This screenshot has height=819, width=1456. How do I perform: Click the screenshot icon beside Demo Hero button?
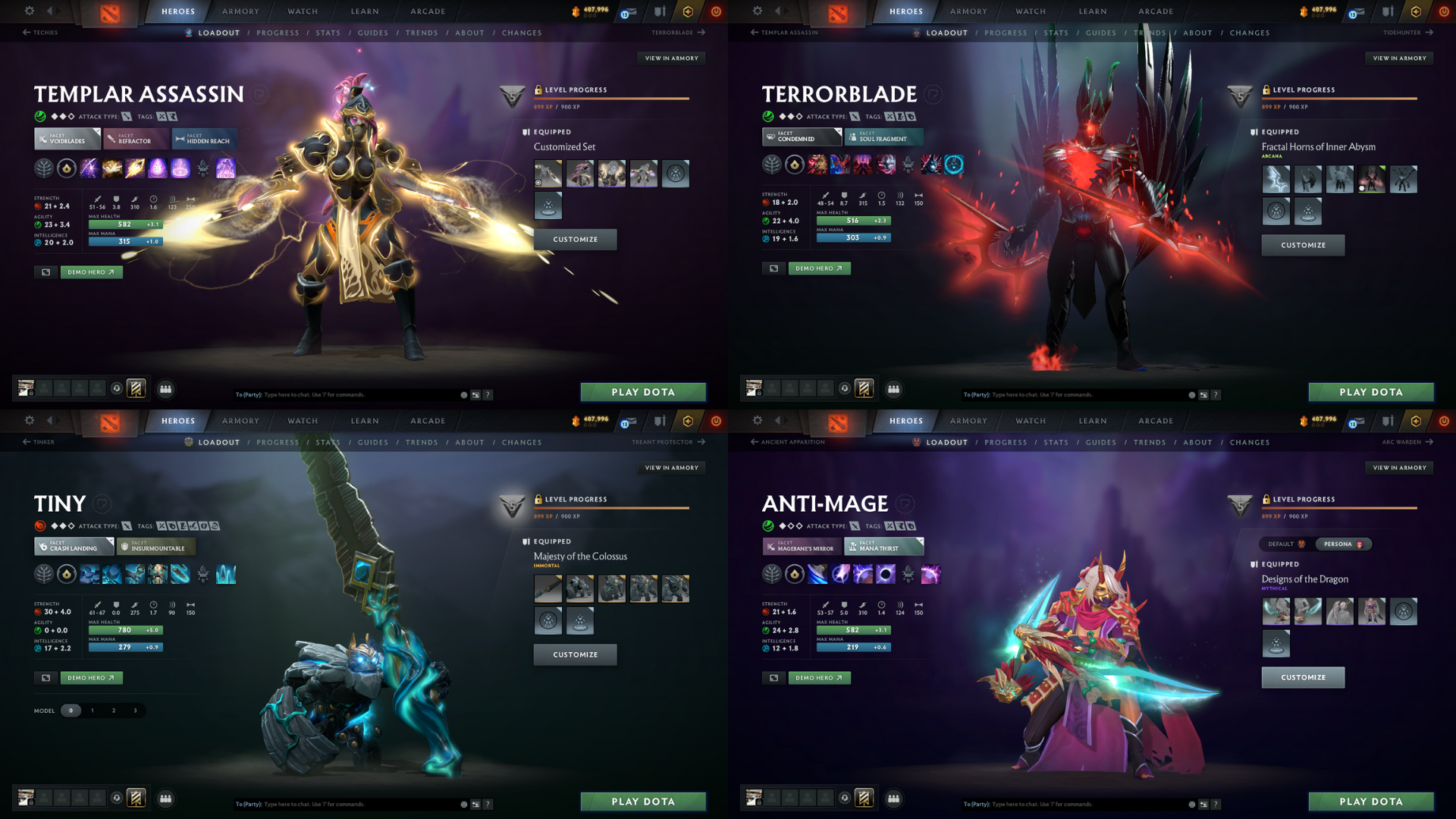point(45,271)
